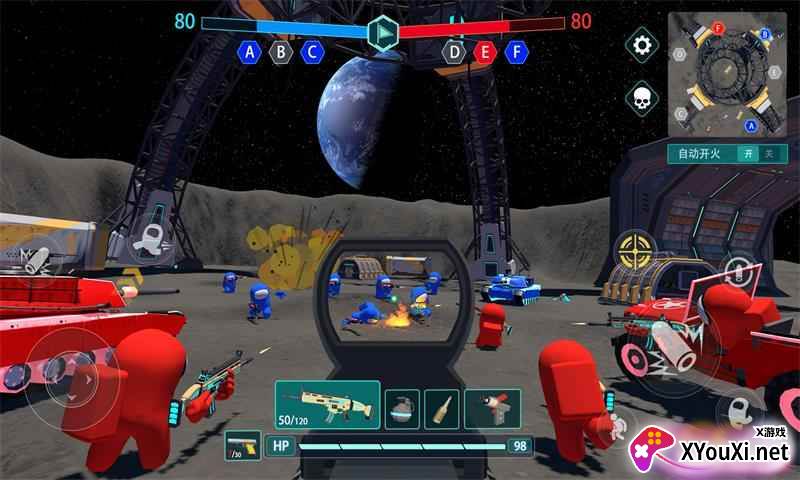Open the gear settings menu

point(642,45)
